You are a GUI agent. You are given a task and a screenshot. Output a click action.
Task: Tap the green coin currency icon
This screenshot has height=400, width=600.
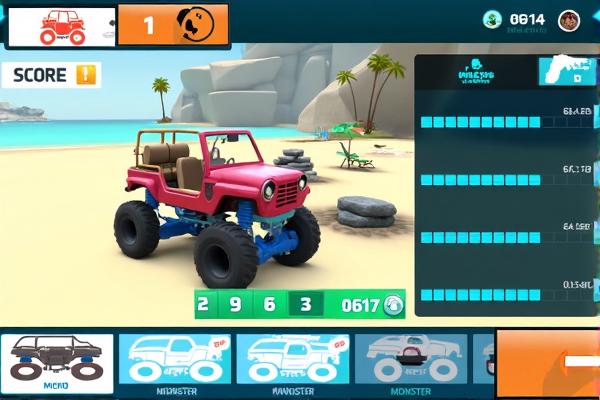[491, 19]
